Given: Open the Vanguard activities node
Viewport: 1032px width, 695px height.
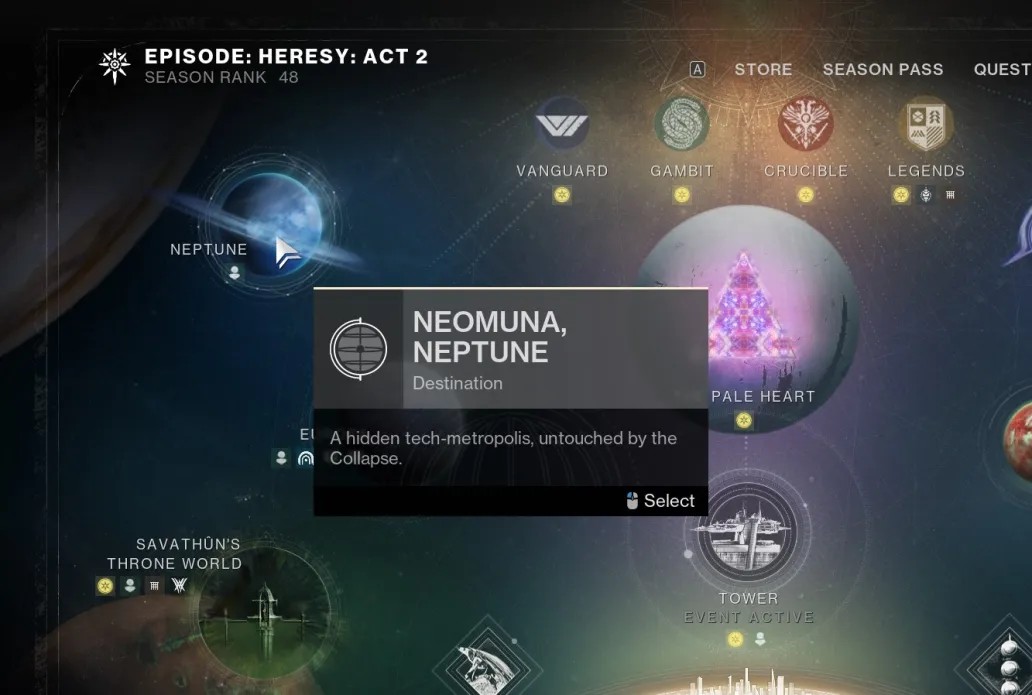Looking at the screenshot, I should [561, 125].
